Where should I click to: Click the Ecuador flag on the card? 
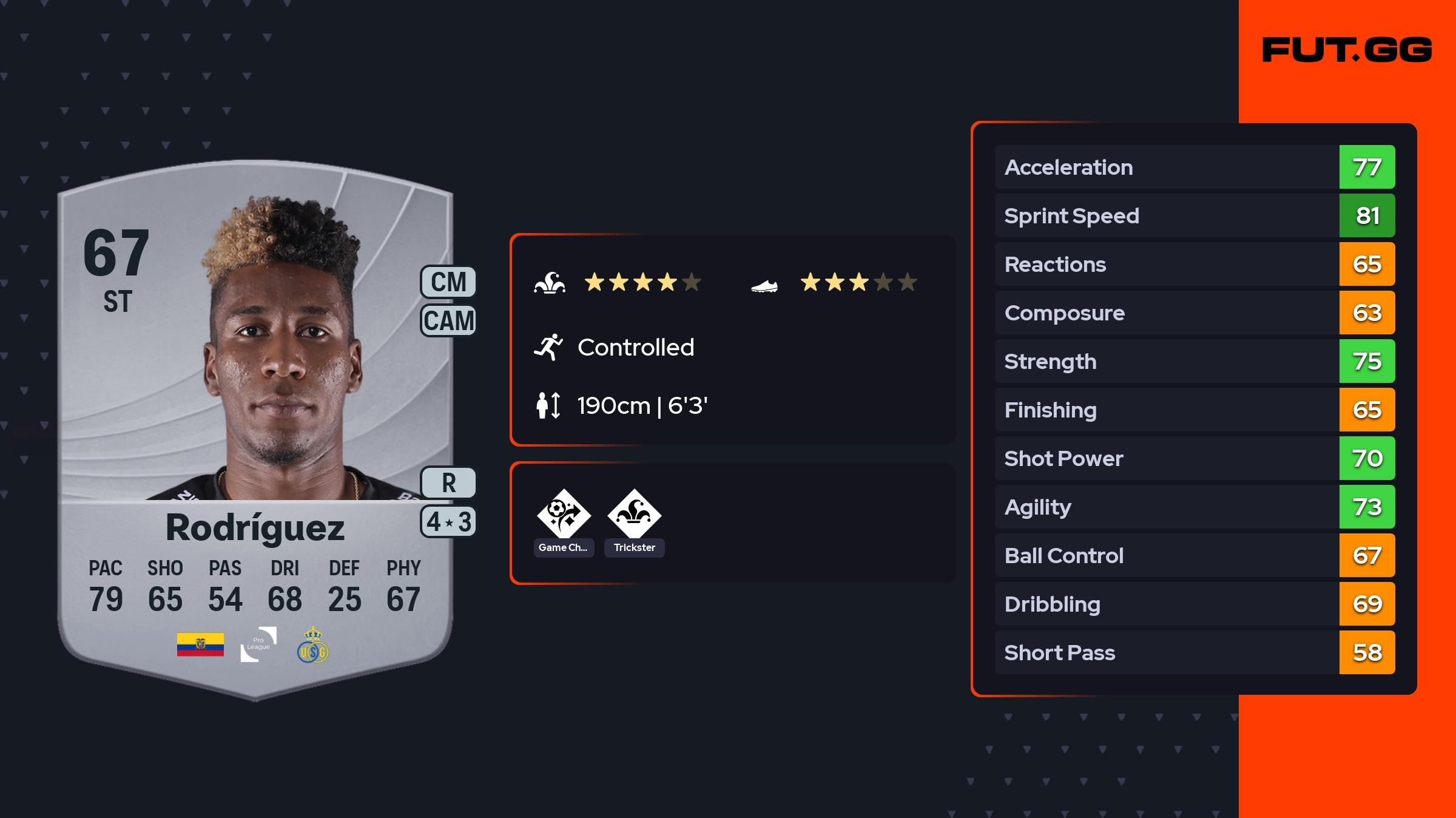200,644
